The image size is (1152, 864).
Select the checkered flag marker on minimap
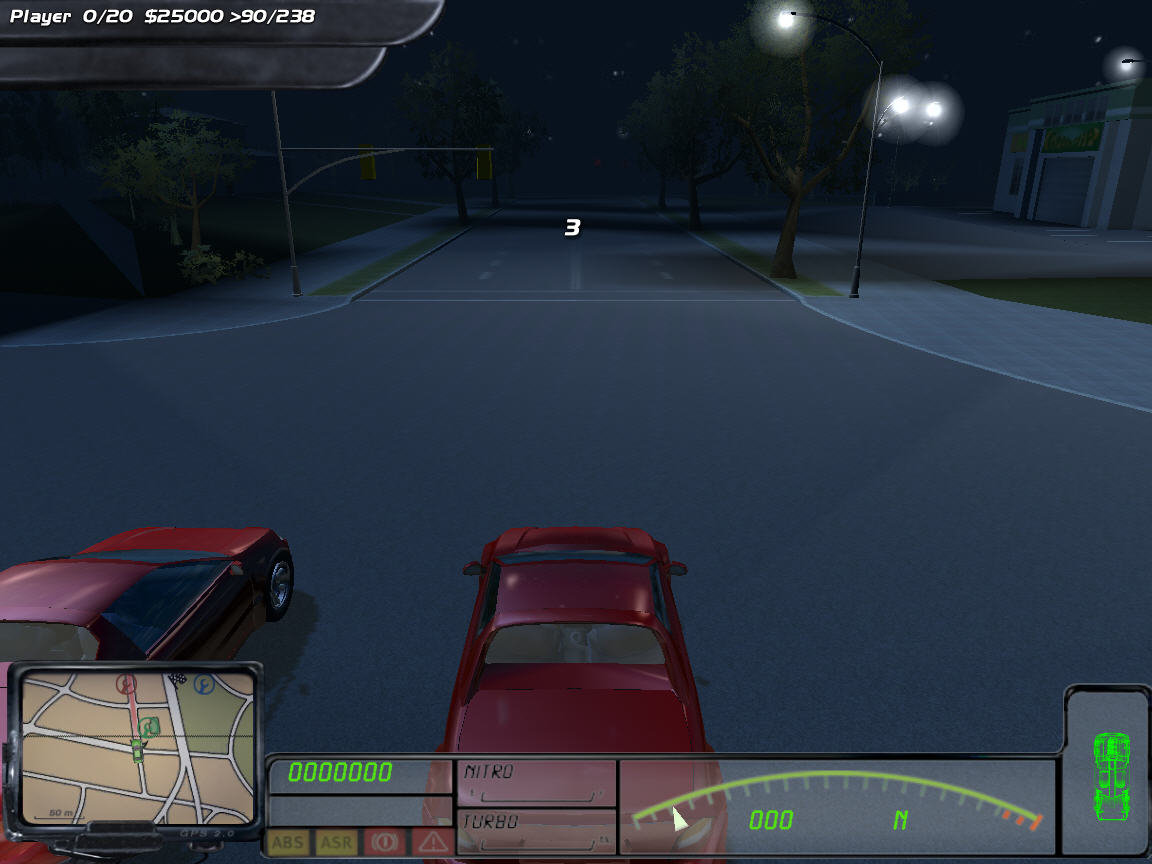(179, 679)
